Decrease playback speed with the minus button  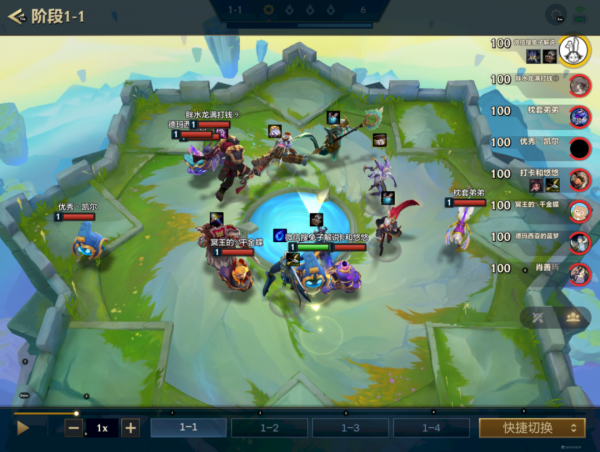(x=74, y=428)
